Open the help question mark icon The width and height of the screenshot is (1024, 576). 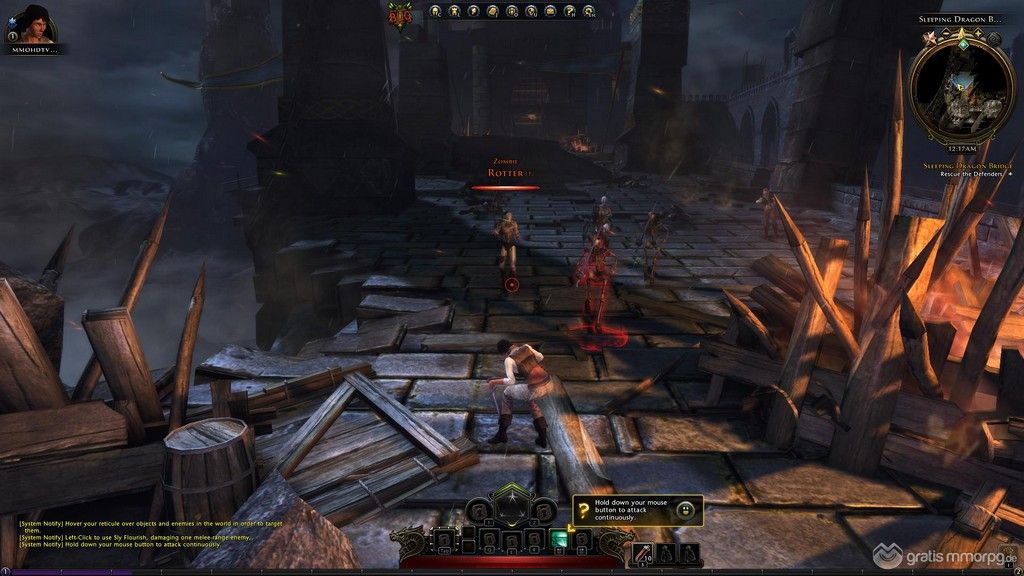pos(569,12)
